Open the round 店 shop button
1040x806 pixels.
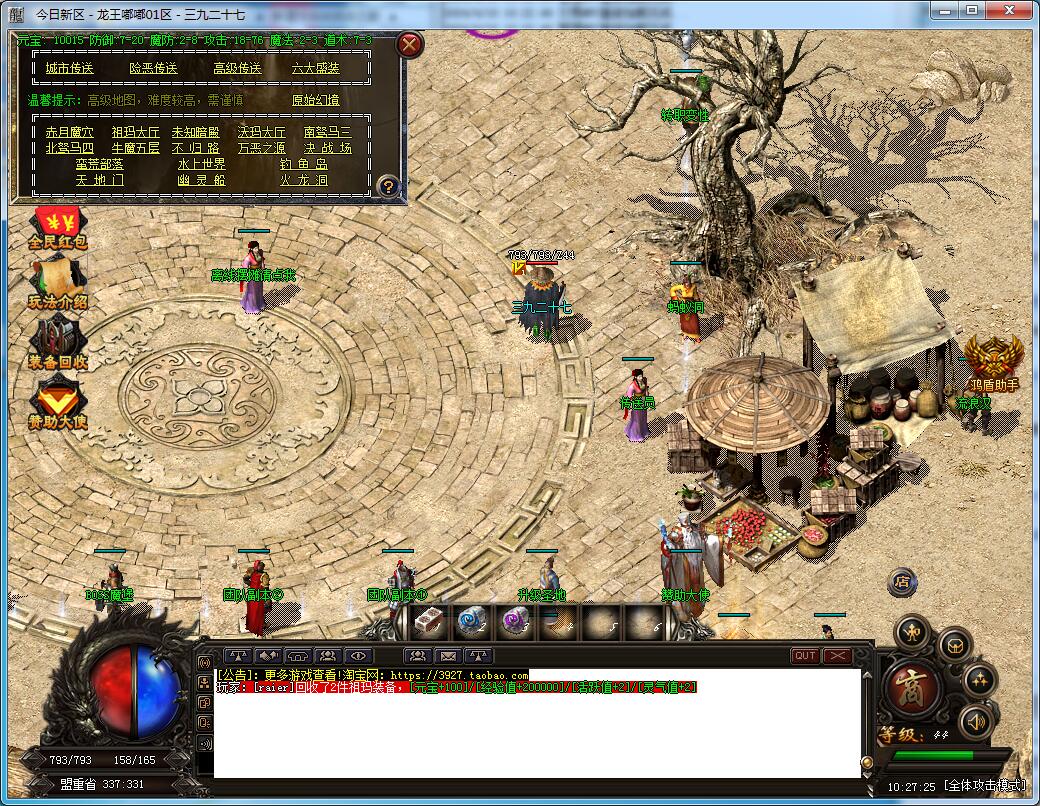point(902,581)
